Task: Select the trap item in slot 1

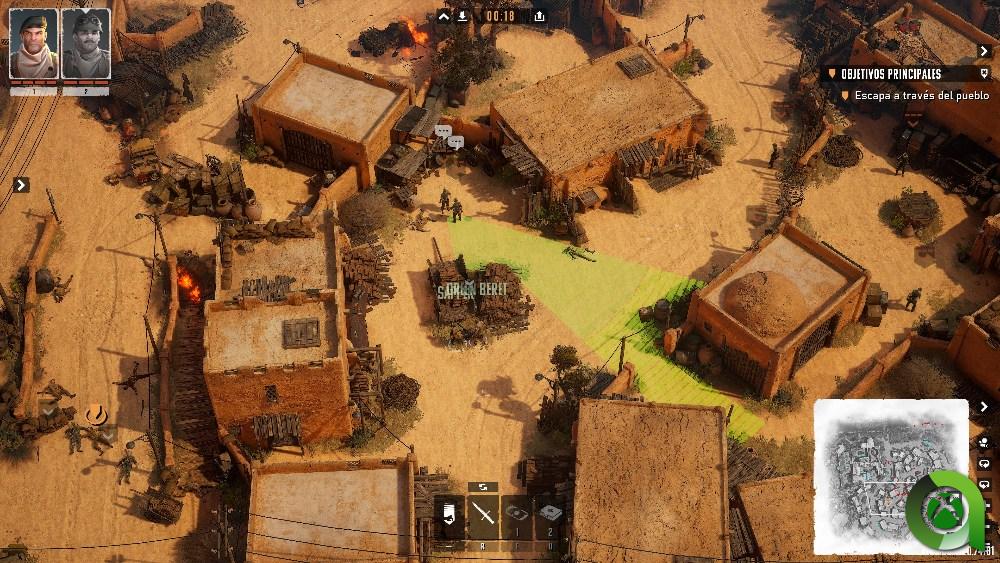Action: pyautogui.click(x=517, y=513)
